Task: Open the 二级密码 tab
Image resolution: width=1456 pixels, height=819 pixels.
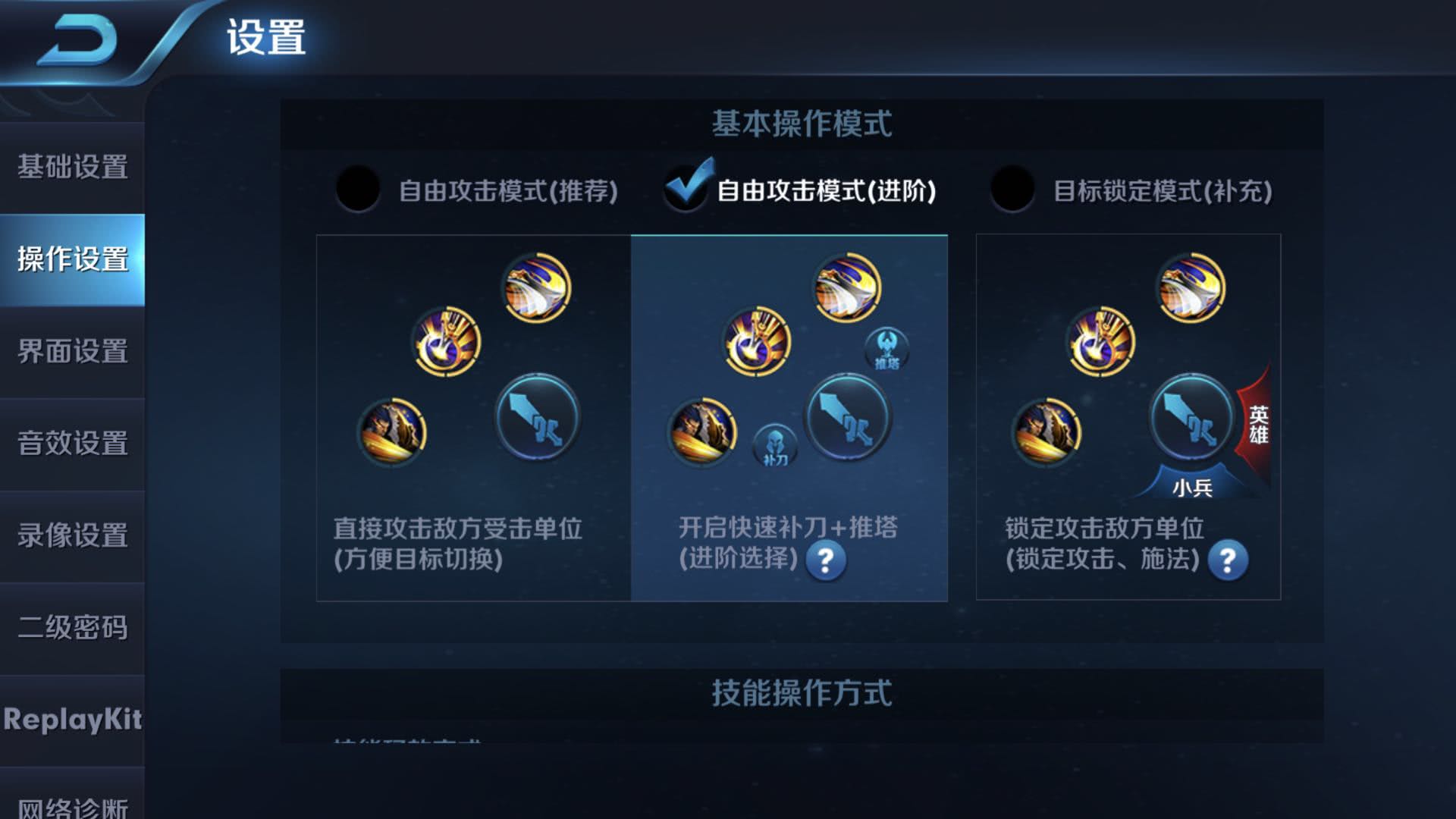Action: 72,628
